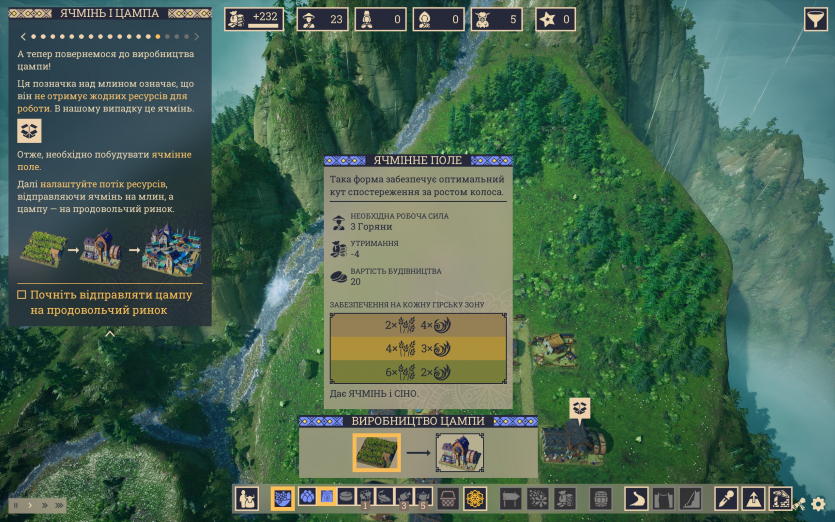835x522 pixels.
Task: Select the basket category in the build bar
Action: pos(449,498)
